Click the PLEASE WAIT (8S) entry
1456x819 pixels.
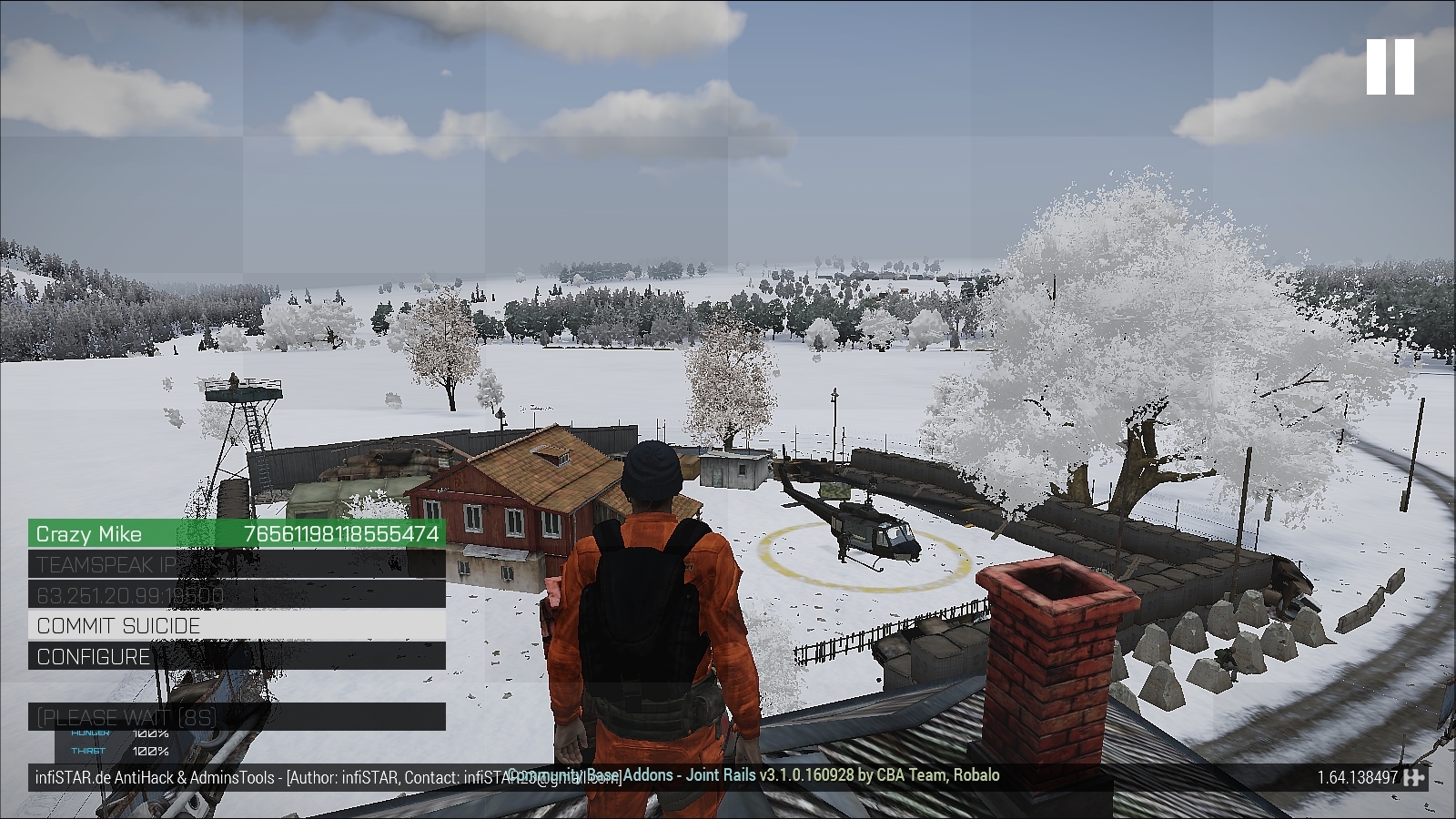125,717
